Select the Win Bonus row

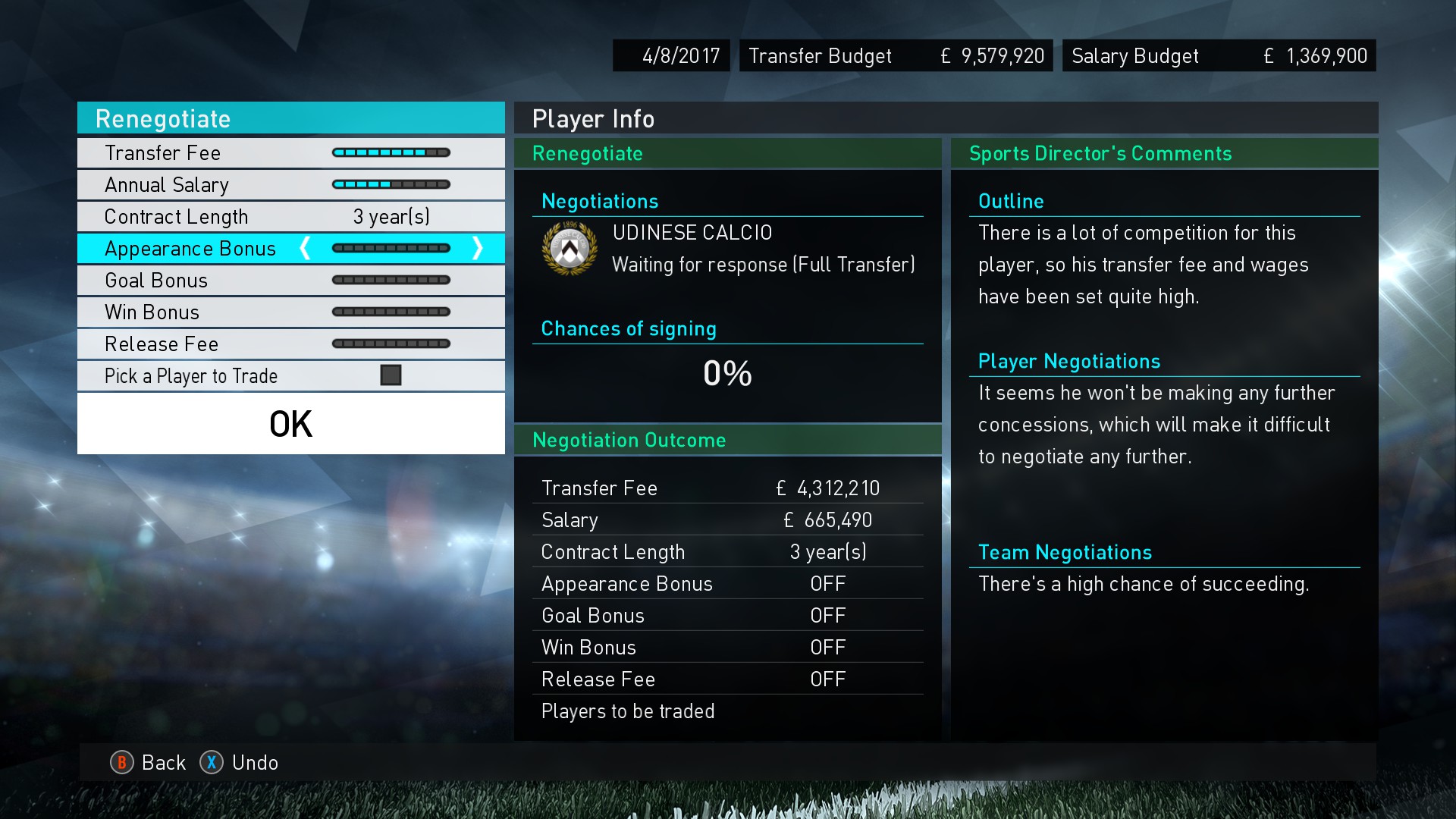click(x=290, y=312)
